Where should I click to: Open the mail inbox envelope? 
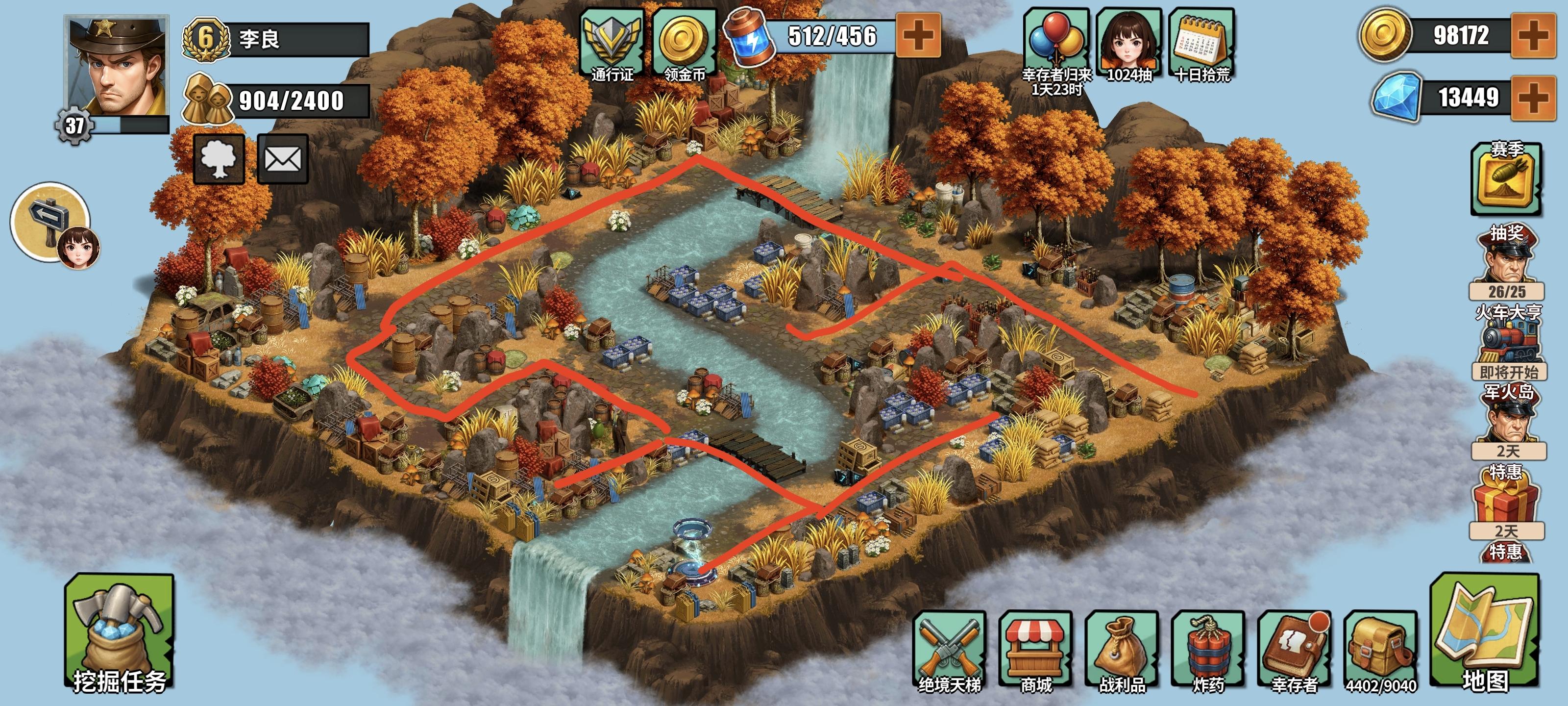(x=284, y=158)
